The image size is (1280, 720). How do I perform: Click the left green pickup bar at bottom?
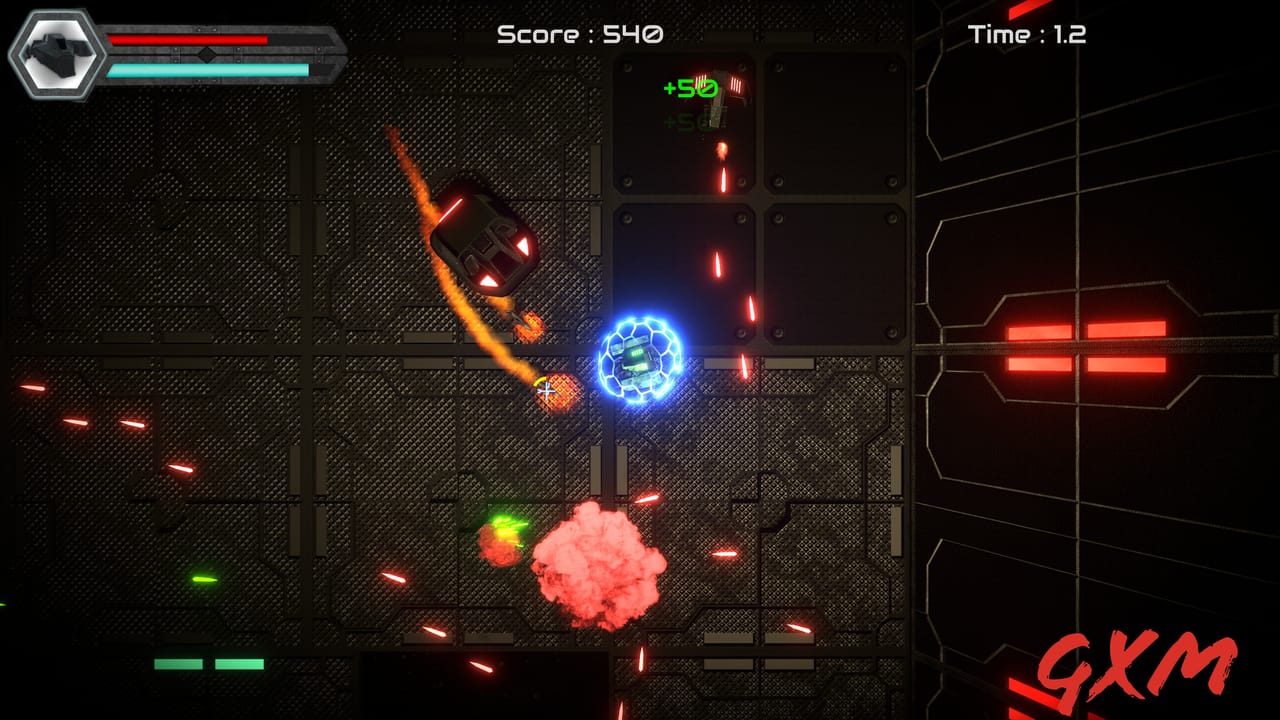[176, 662]
